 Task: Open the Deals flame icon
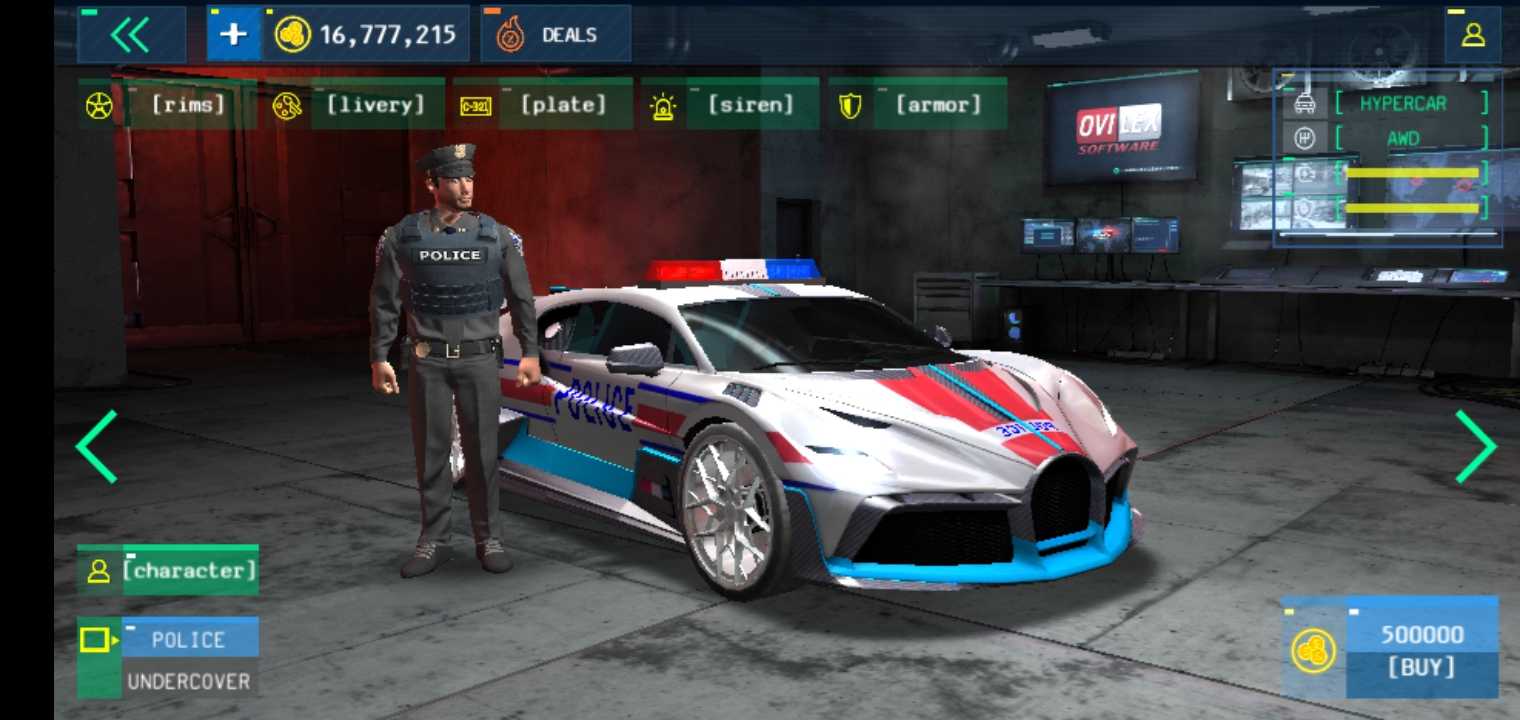click(x=510, y=33)
